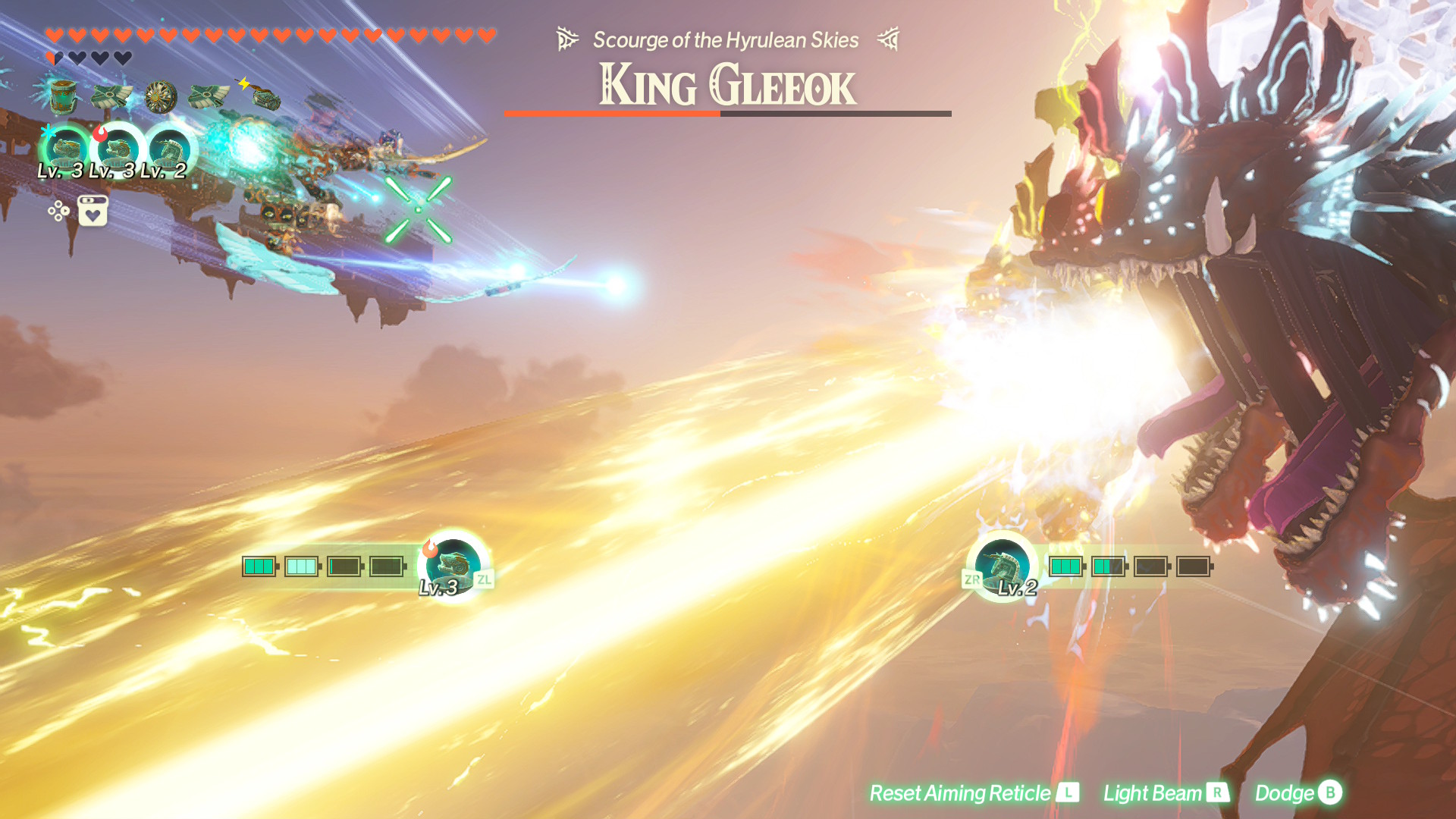Viewport: 1456px width, 819px height.
Task: Open the heart box item icon
Action: coord(93,211)
